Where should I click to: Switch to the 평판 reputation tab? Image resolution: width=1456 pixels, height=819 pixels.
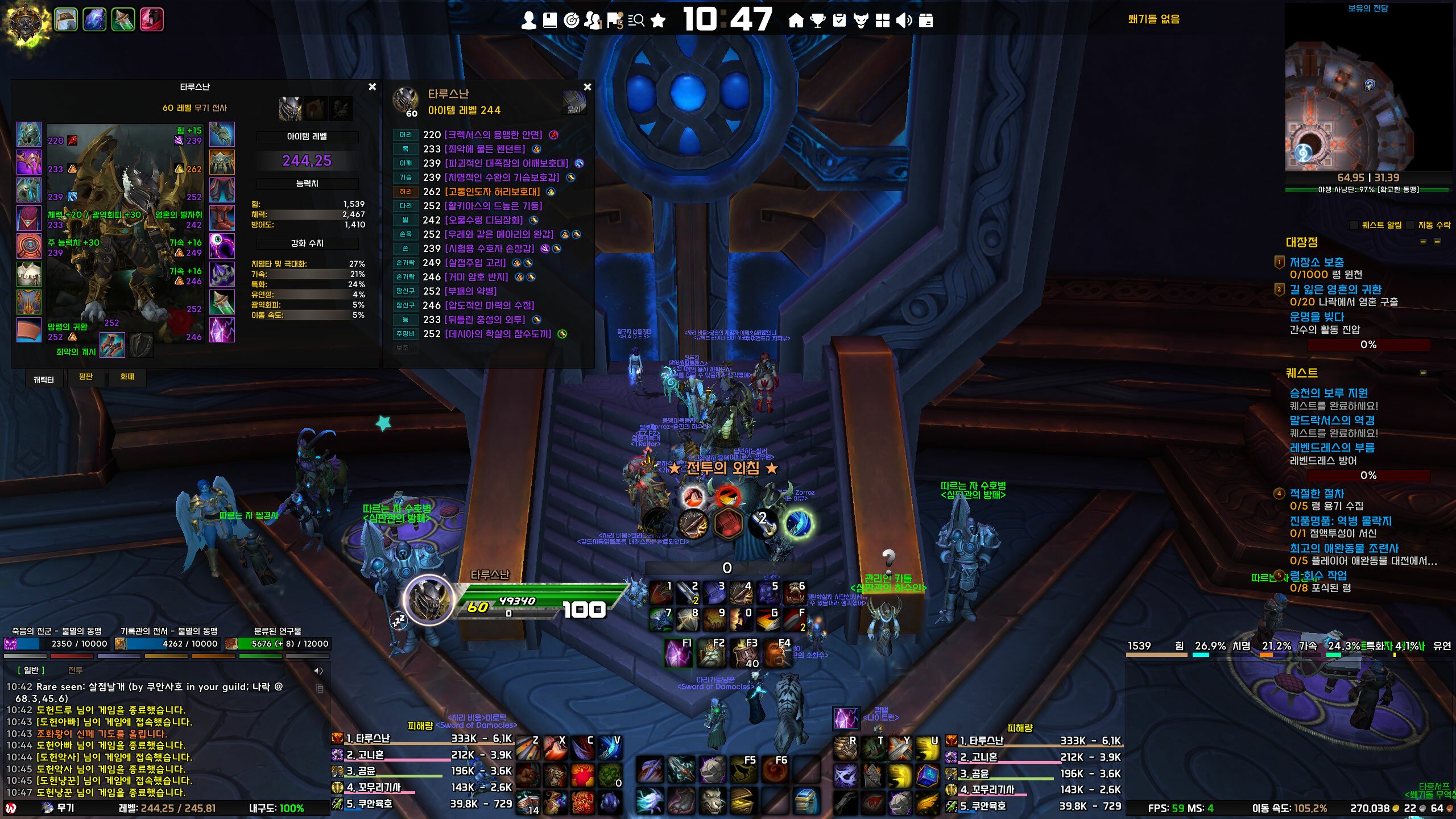tap(86, 377)
